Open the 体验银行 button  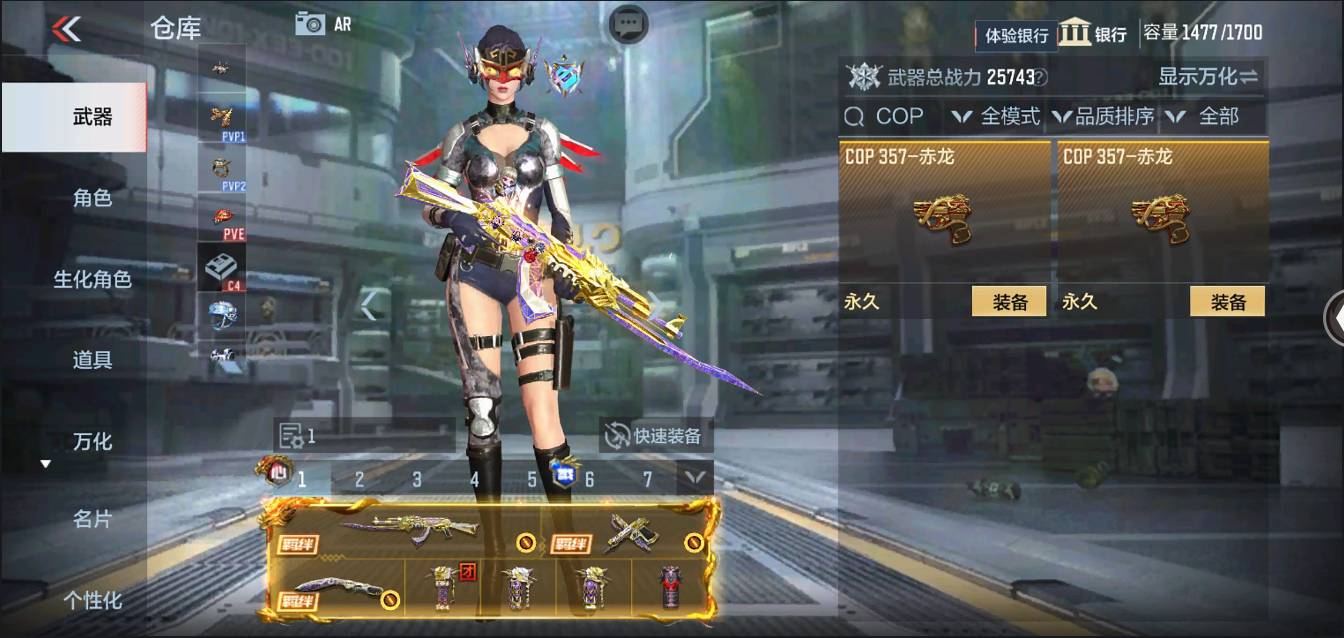pos(1016,35)
